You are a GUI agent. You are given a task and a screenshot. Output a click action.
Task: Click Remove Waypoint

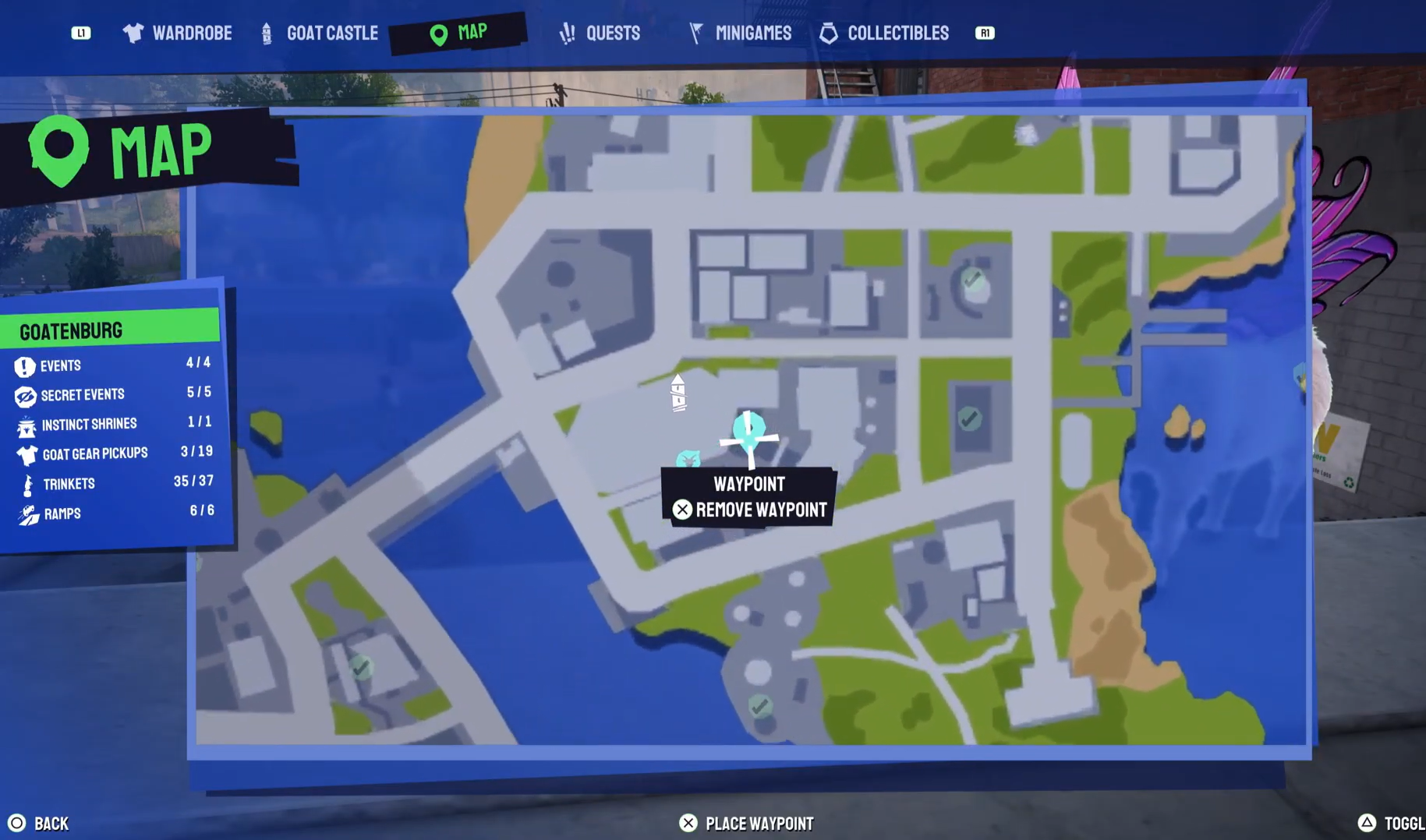[749, 510]
